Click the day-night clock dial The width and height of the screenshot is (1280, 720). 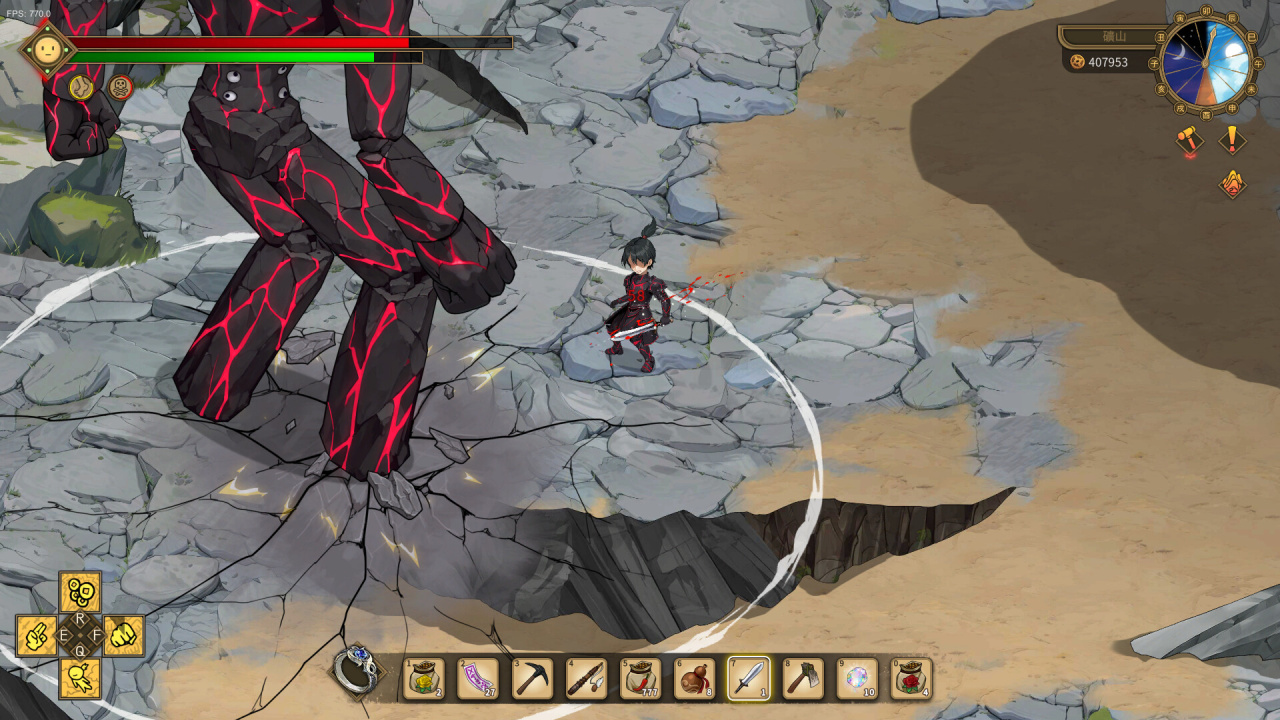tap(1206, 63)
